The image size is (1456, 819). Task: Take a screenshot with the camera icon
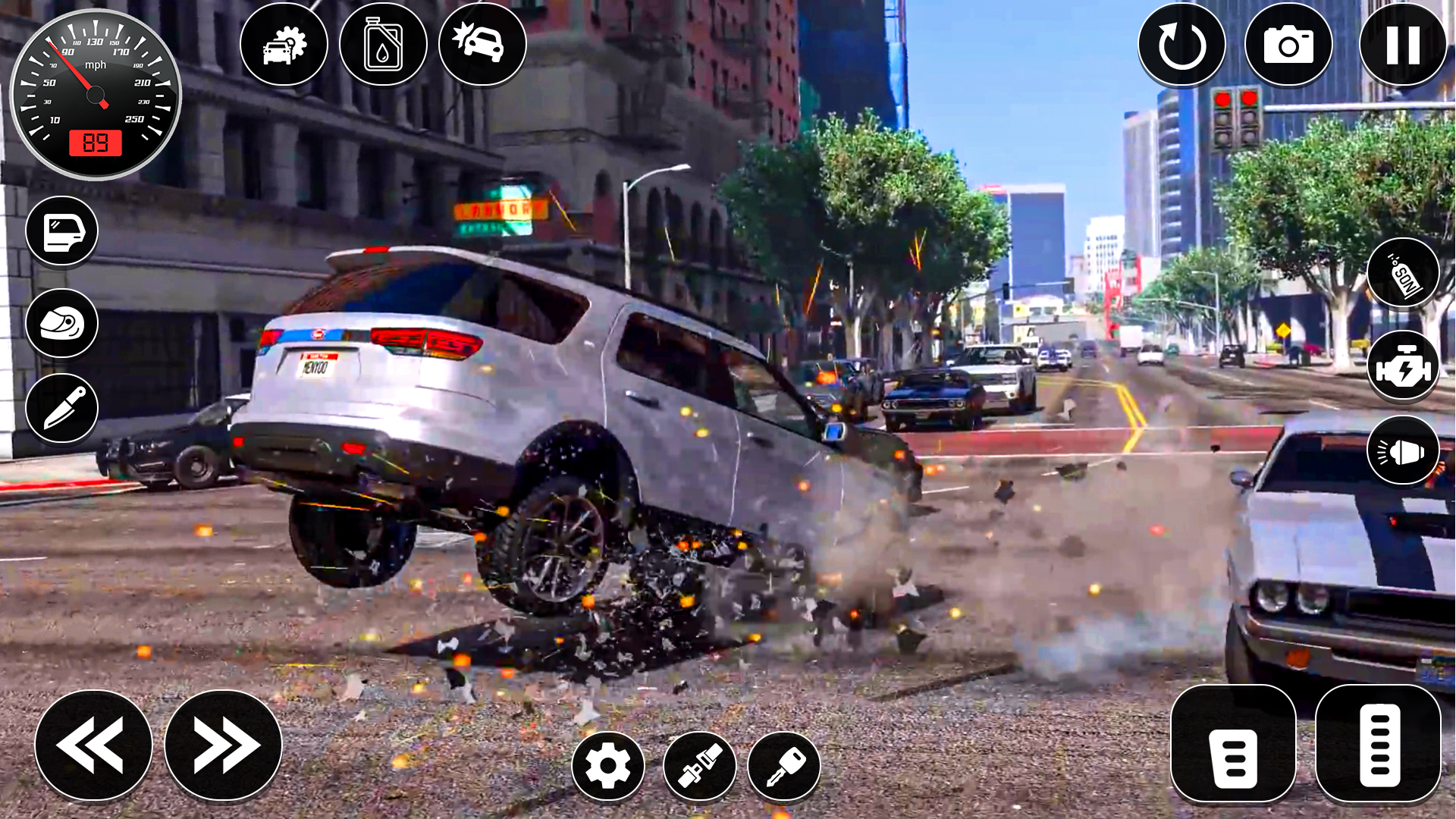1289,45
